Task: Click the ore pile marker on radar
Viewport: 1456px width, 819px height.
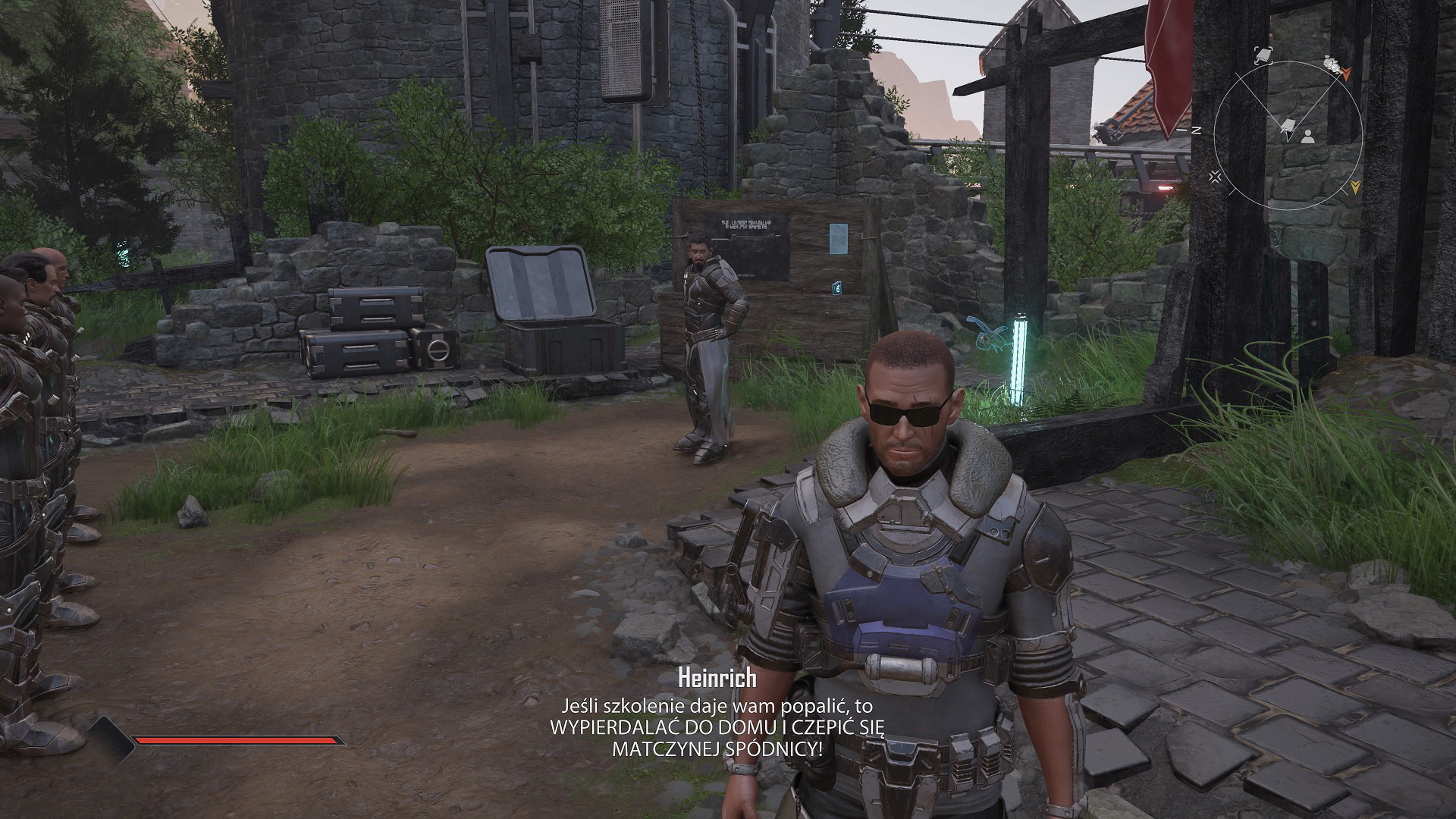Action: (1329, 64)
